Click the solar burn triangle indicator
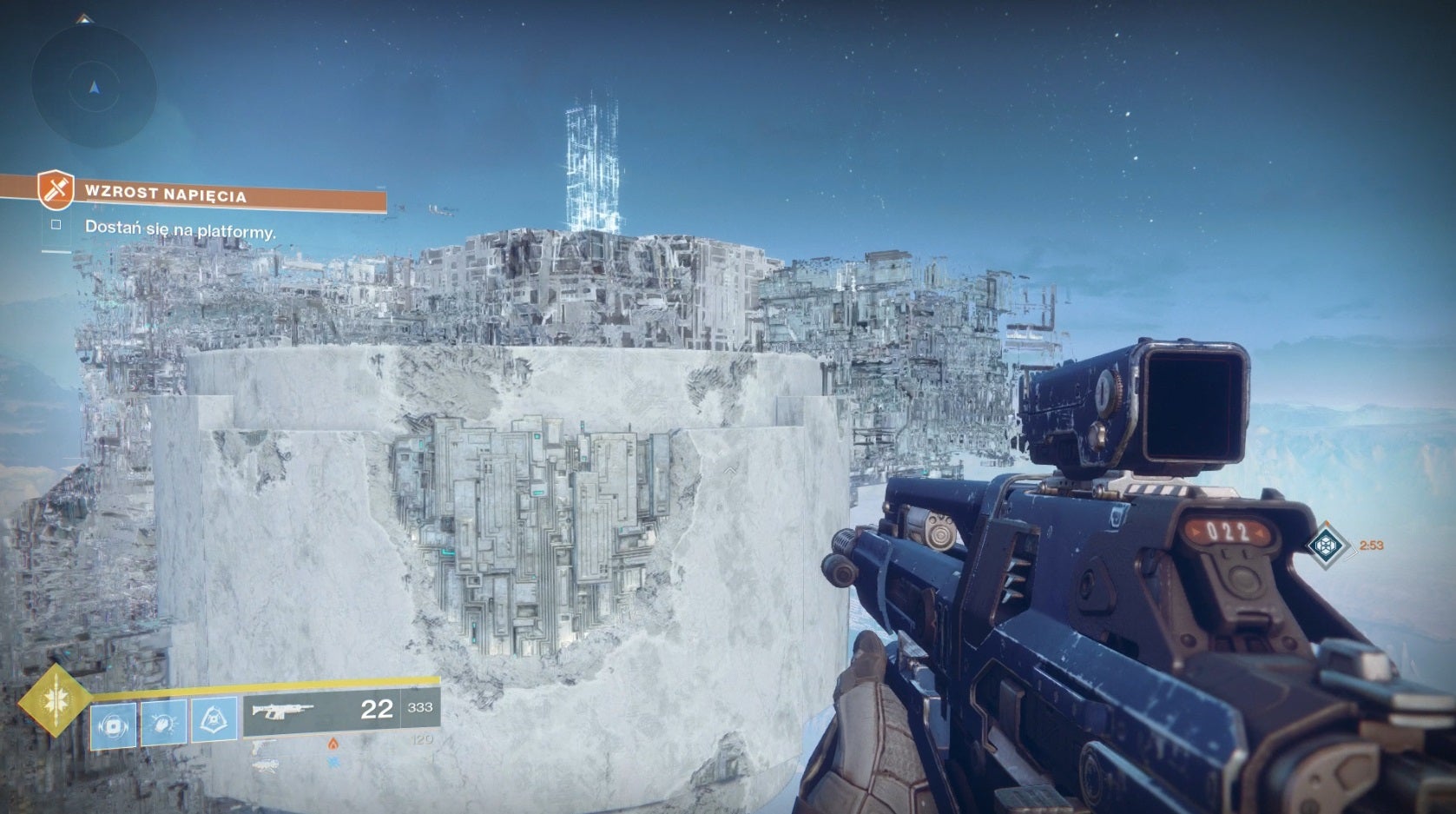 tap(333, 743)
